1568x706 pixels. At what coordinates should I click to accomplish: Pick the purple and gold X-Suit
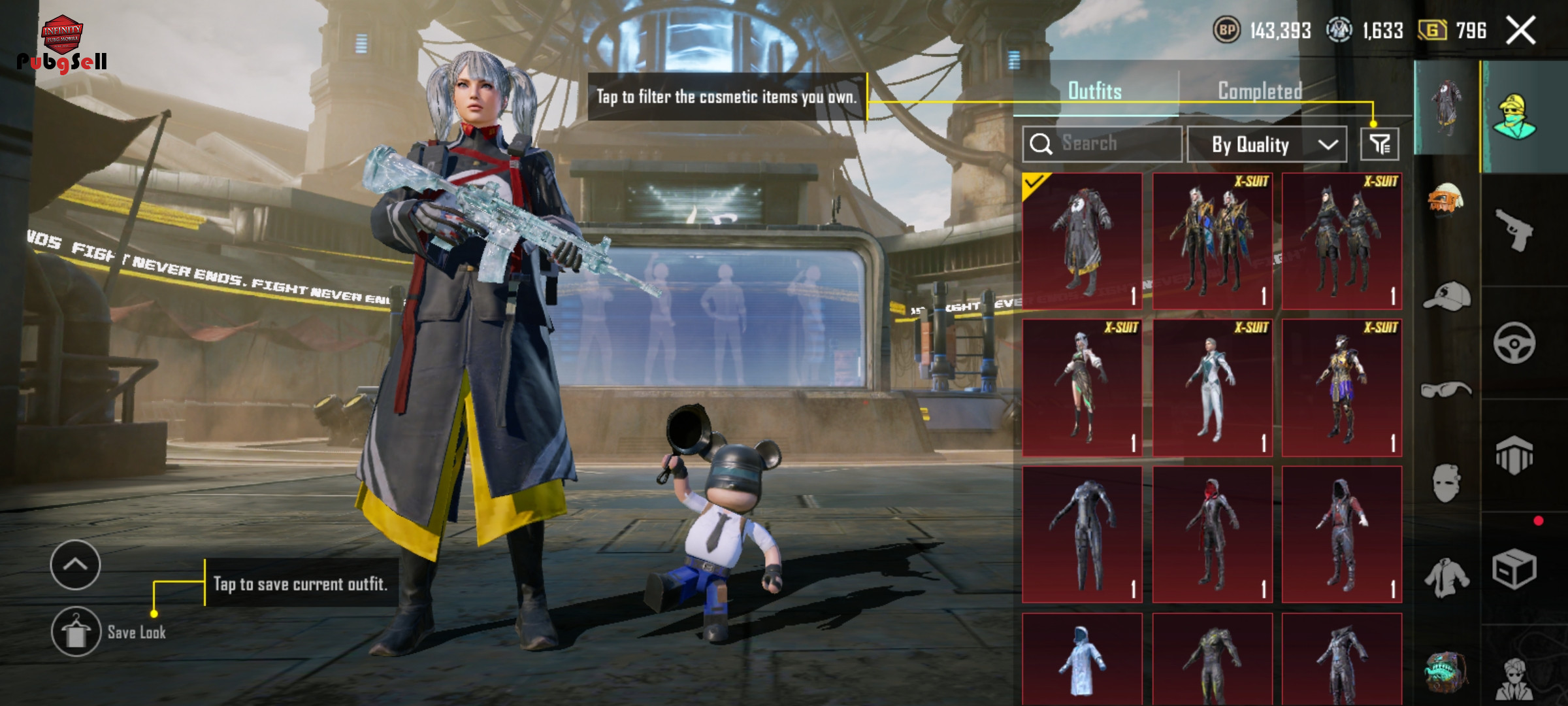tap(1341, 388)
